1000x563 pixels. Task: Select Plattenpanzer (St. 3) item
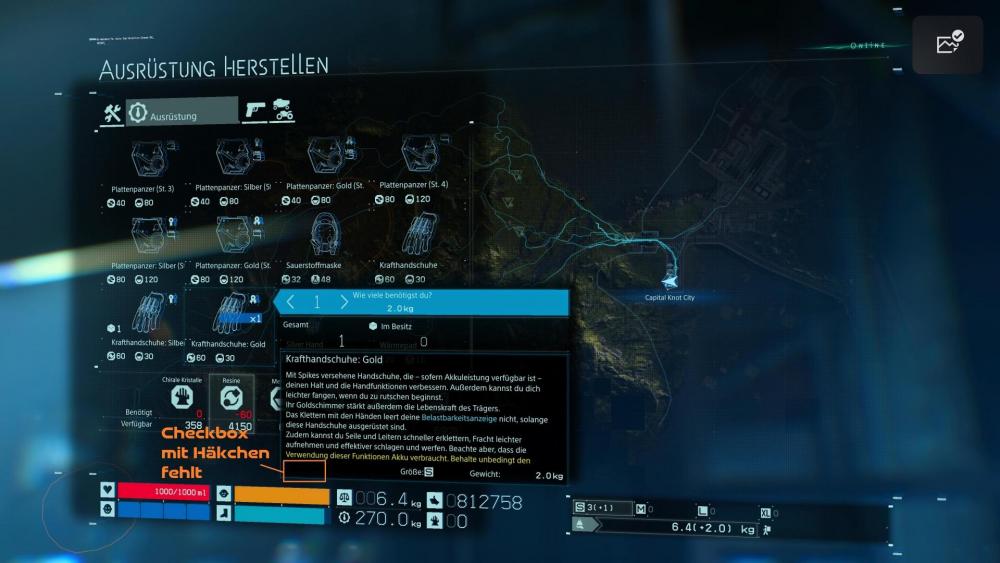pyautogui.click(x=151, y=158)
